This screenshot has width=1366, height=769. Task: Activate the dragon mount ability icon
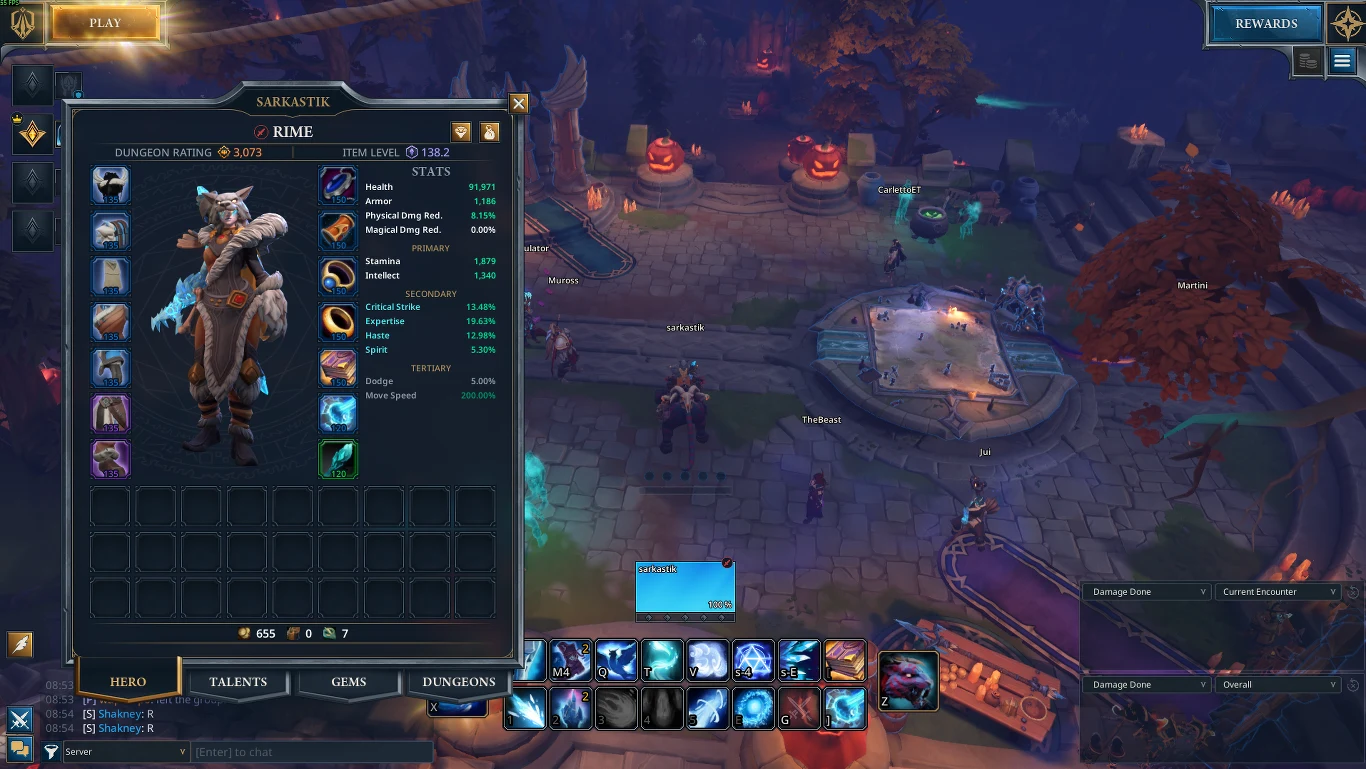908,681
